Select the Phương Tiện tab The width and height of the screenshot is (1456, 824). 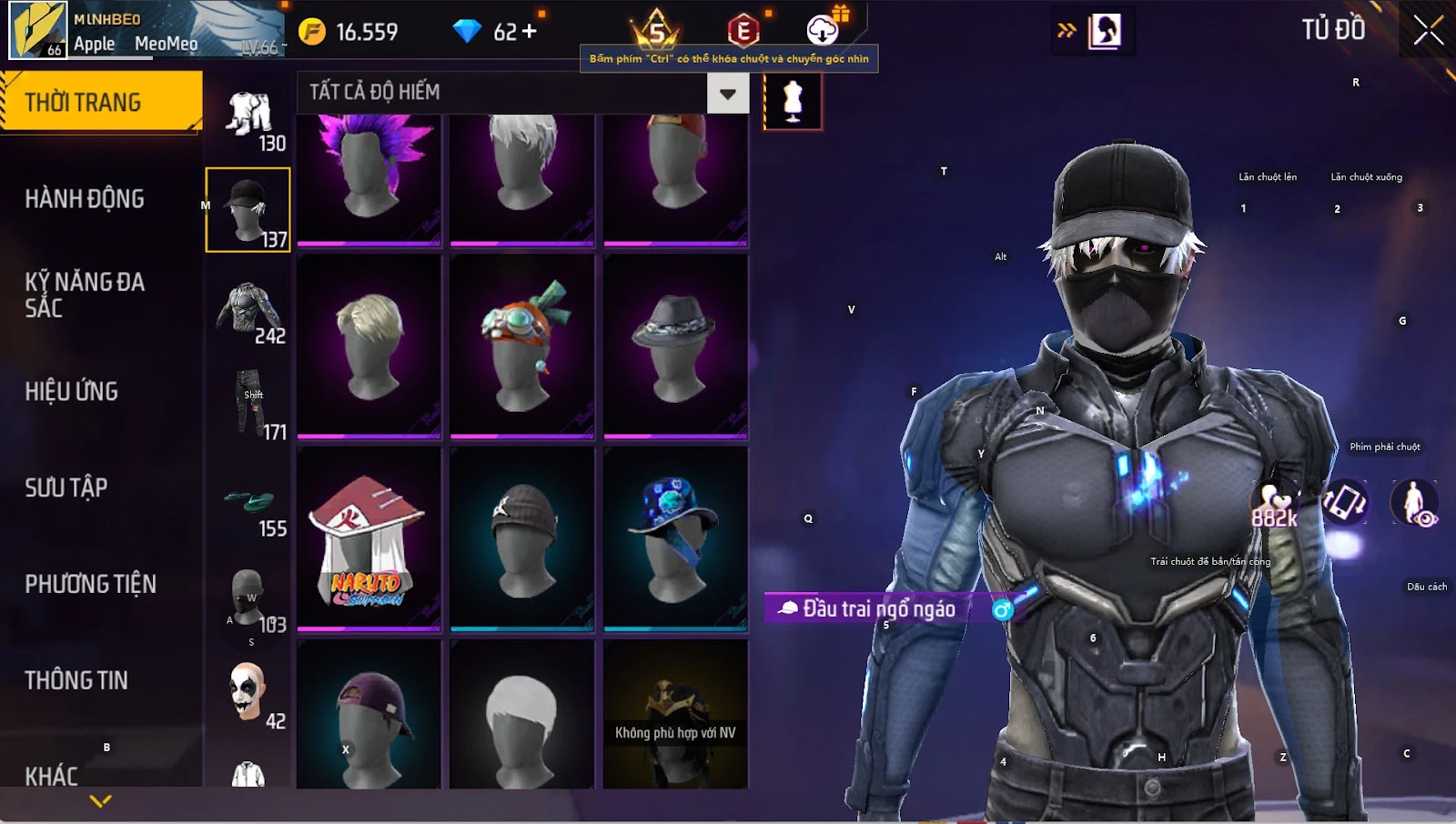click(x=91, y=584)
